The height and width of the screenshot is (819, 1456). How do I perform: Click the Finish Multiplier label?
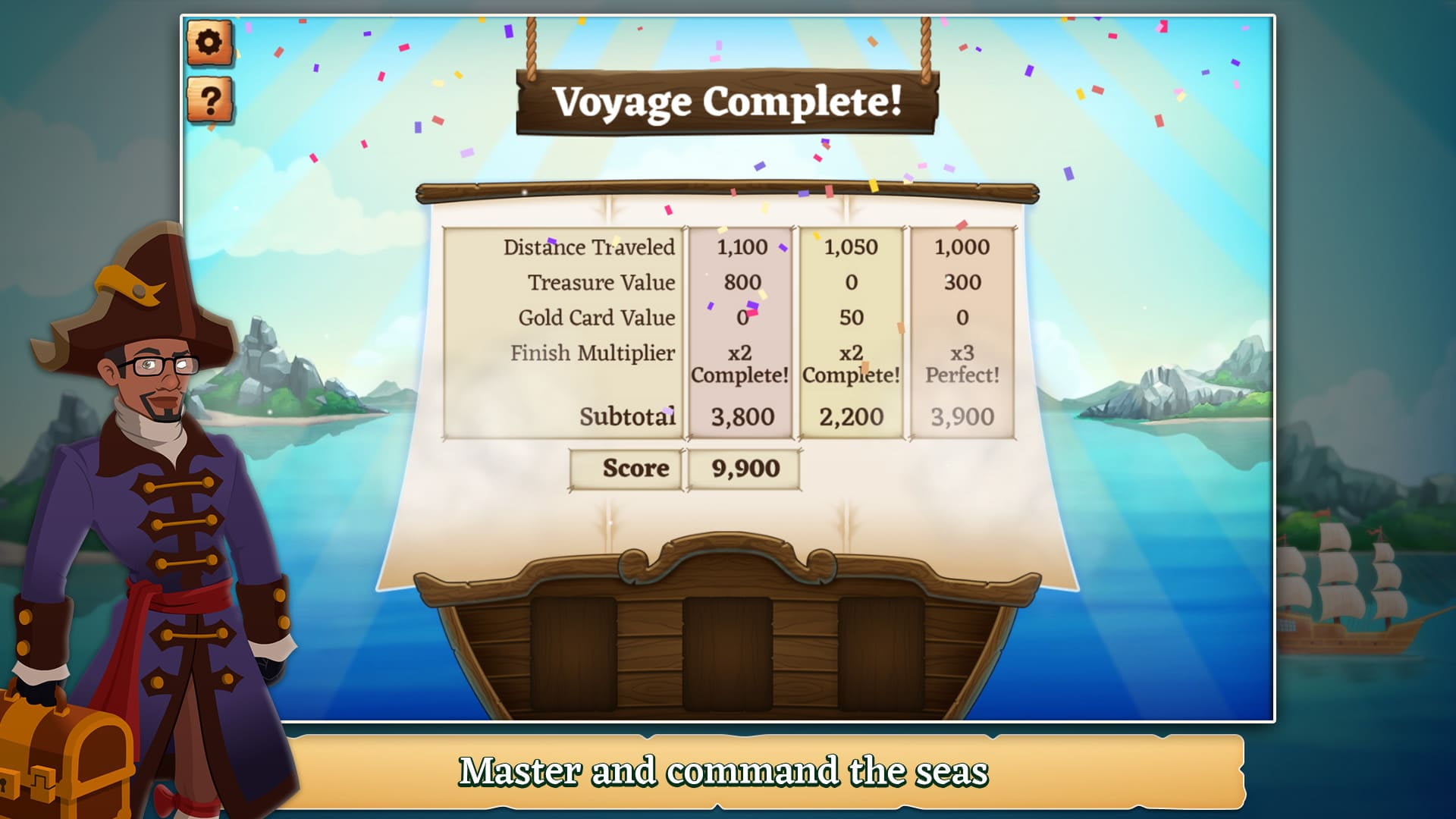(x=594, y=353)
